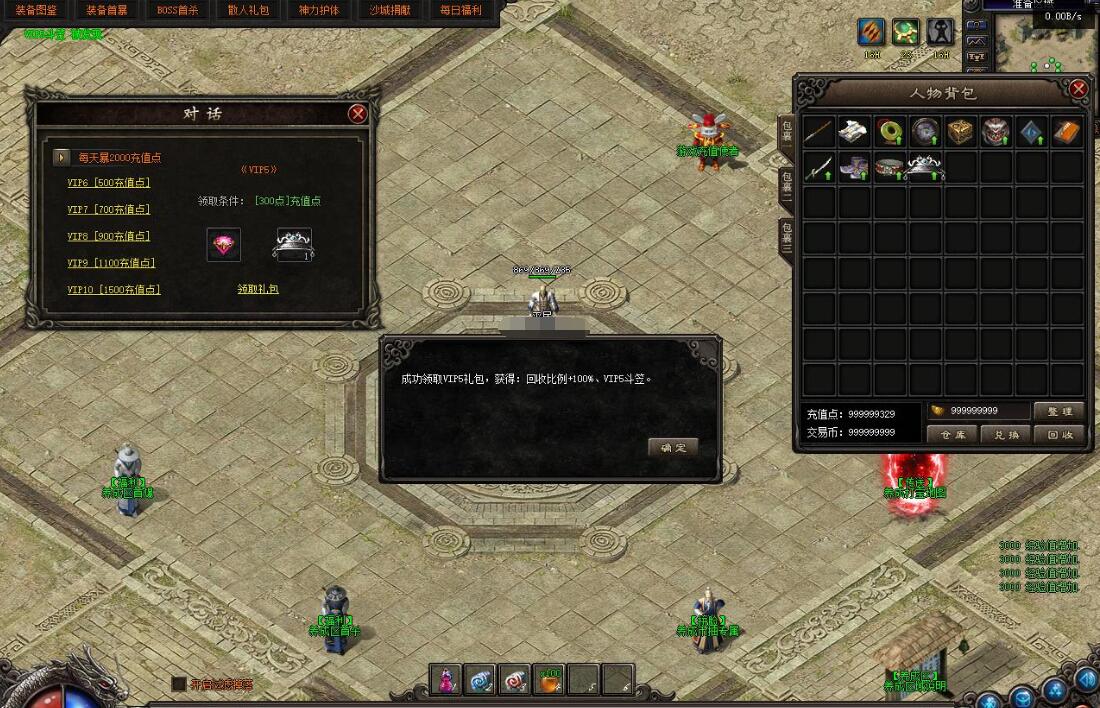Select the golden treasure chest in the bag
The width and height of the screenshot is (1100, 708).
click(962, 131)
